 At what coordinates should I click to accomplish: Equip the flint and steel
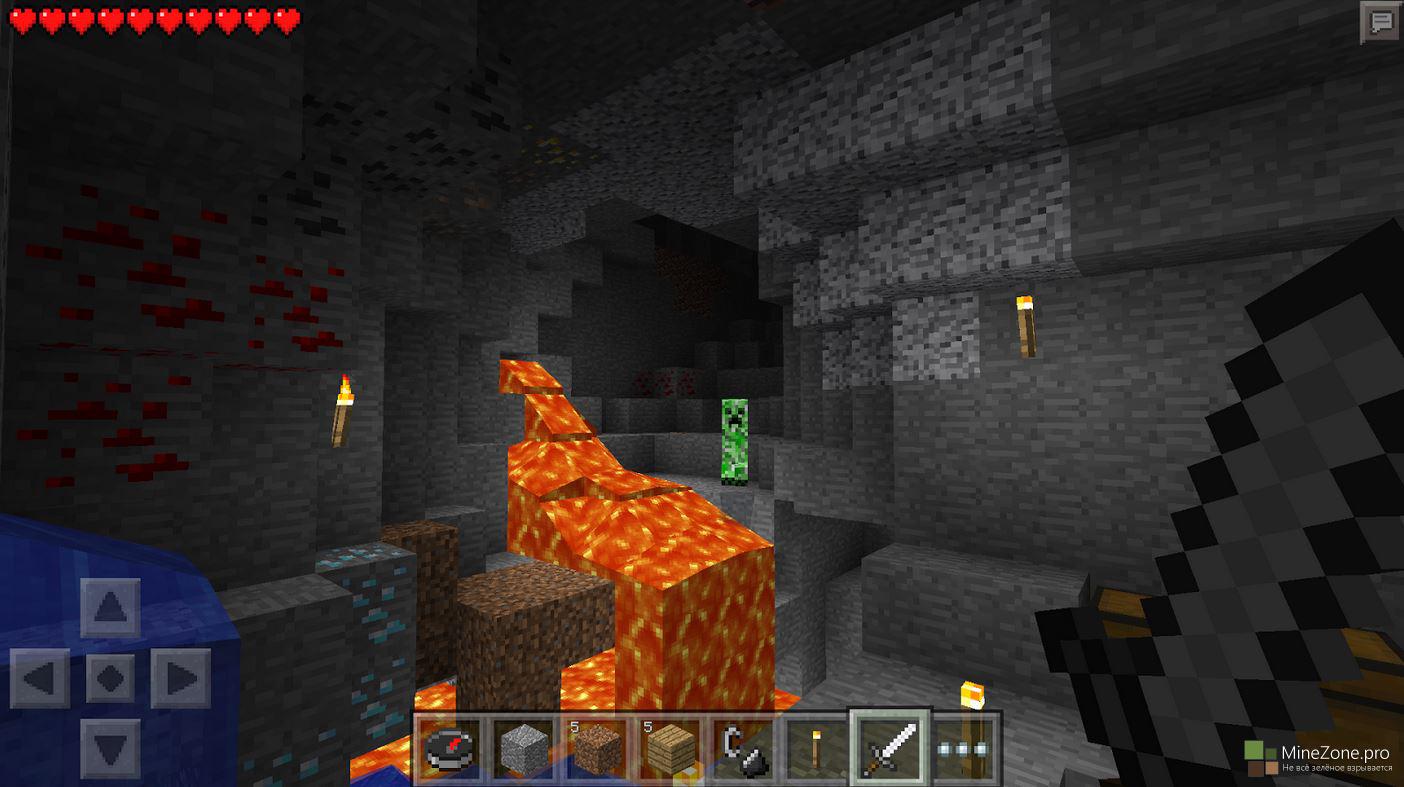744,747
